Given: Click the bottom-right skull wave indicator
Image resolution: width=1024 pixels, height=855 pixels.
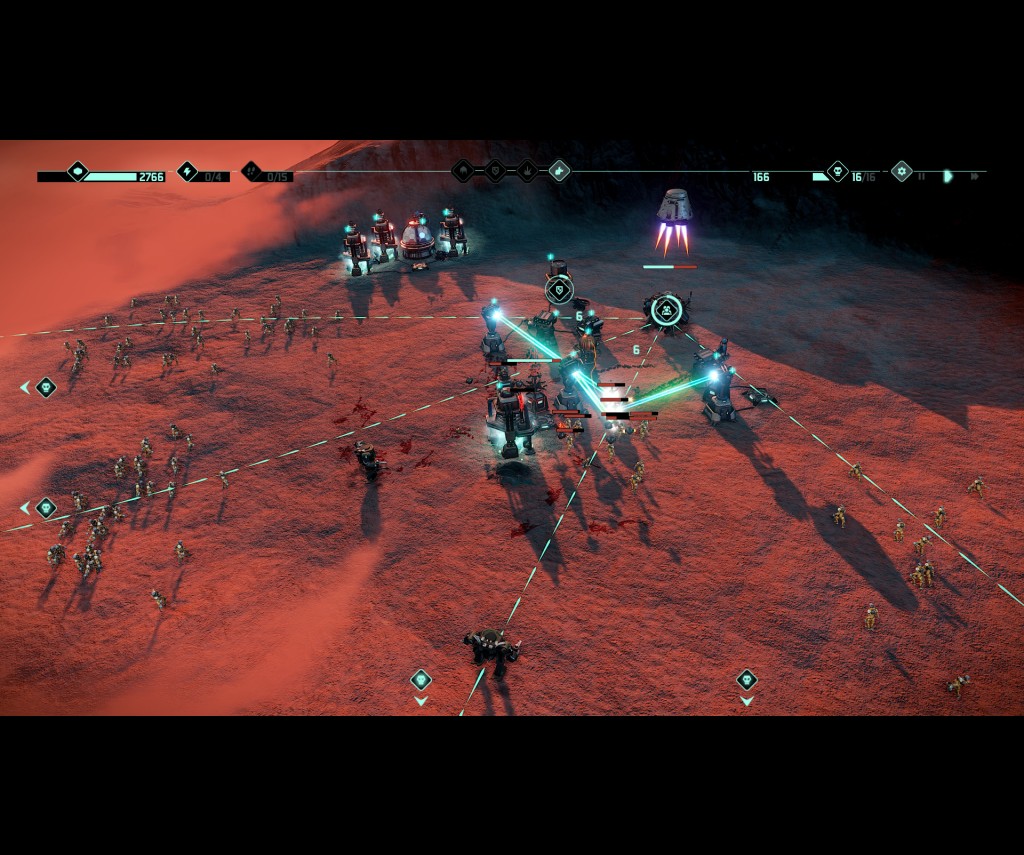Looking at the screenshot, I should (x=746, y=680).
